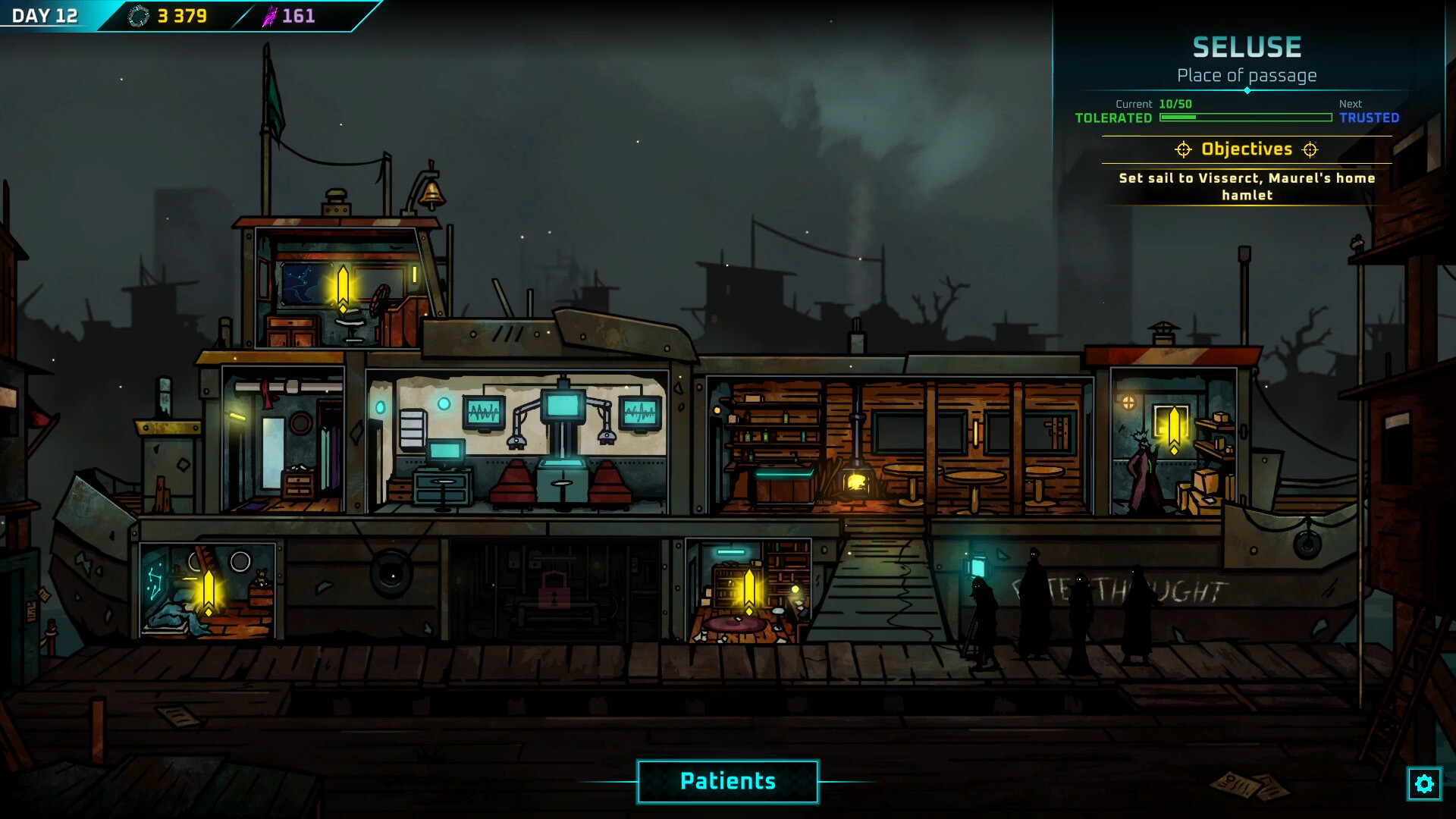This screenshot has width=1456, height=819.
Task: Click the crosshair icon left of Objectives
Action: click(1183, 149)
